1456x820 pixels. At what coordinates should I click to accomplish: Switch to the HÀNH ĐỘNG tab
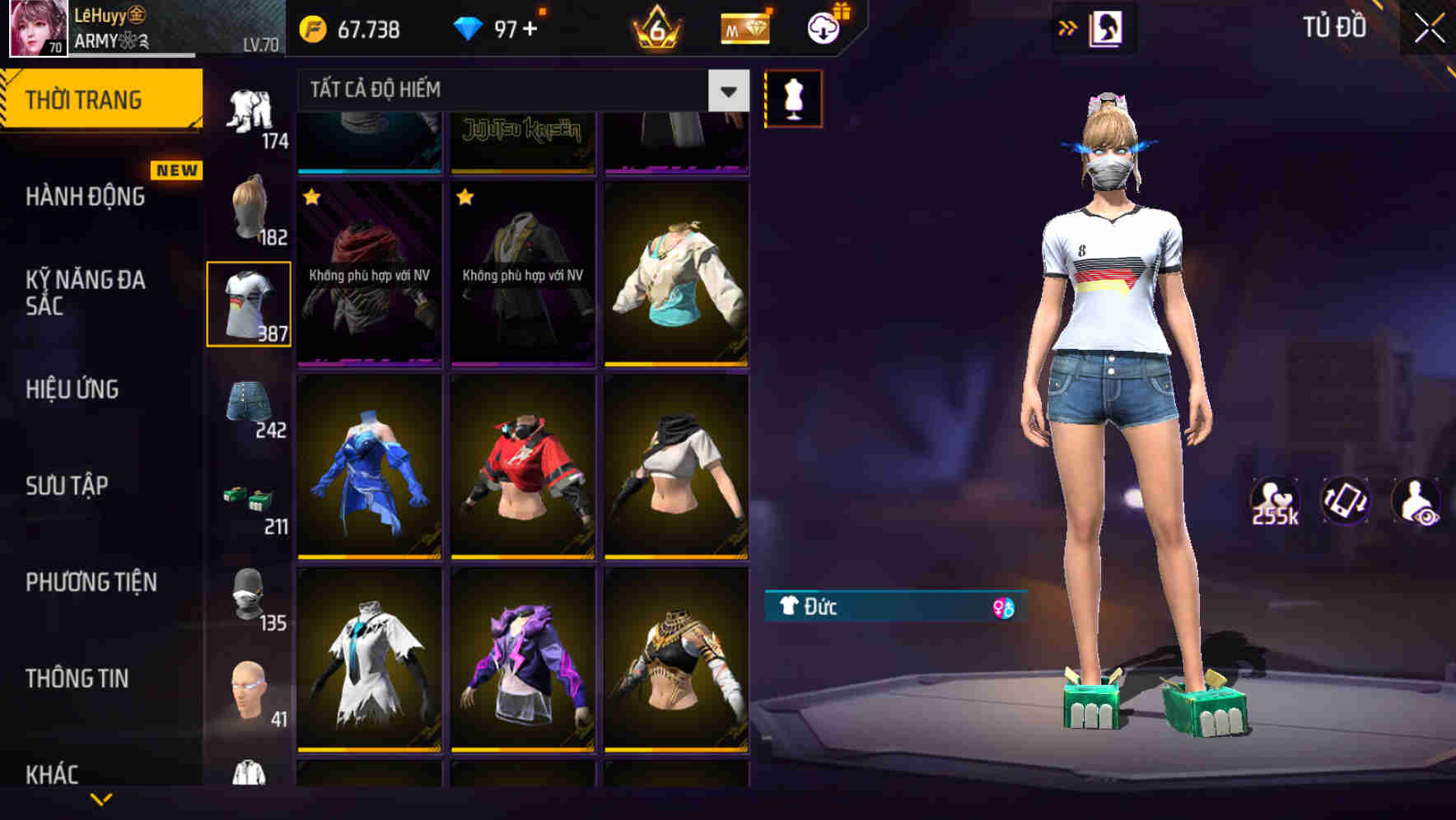[85, 197]
